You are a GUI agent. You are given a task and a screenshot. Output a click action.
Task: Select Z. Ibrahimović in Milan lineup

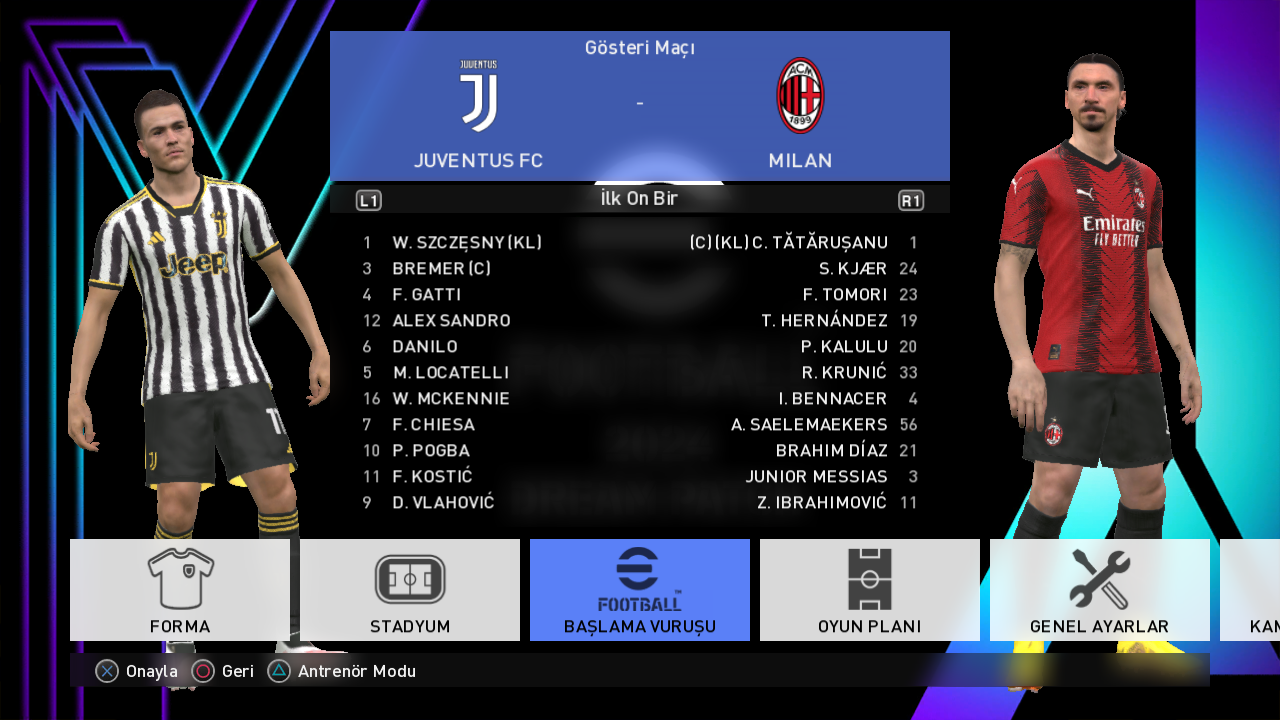click(822, 503)
